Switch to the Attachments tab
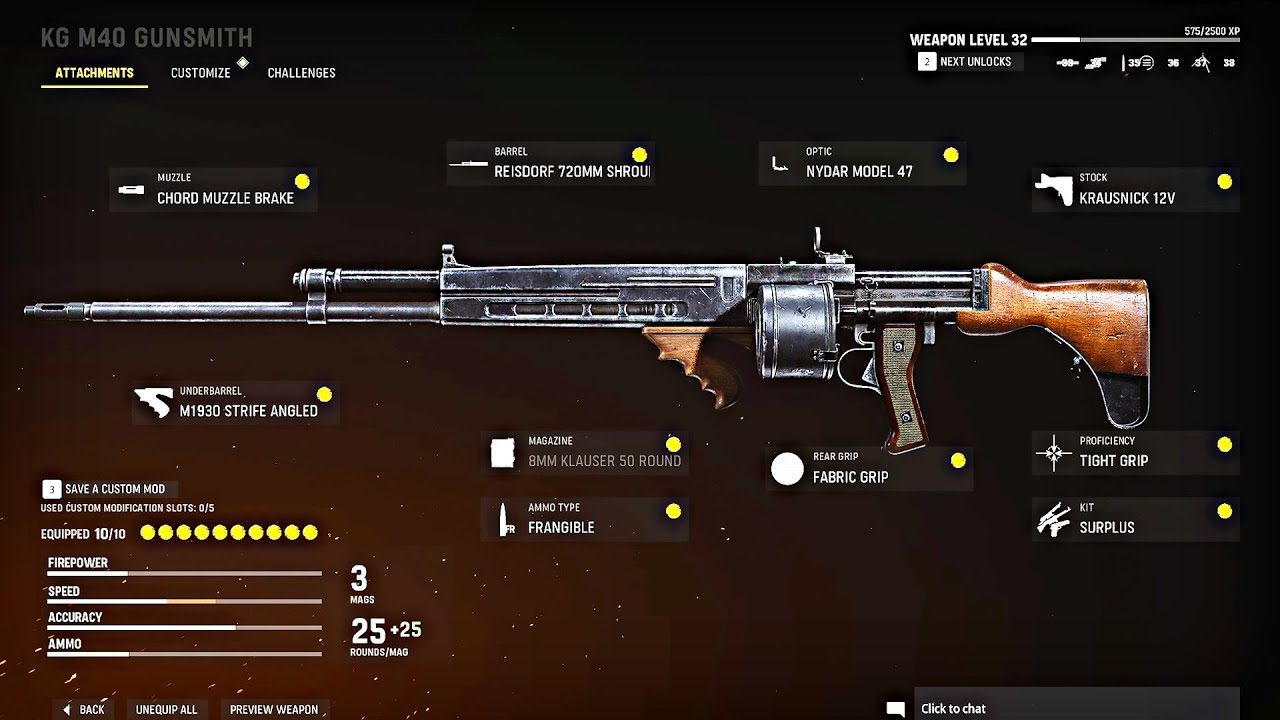The width and height of the screenshot is (1280, 720). [x=94, y=73]
